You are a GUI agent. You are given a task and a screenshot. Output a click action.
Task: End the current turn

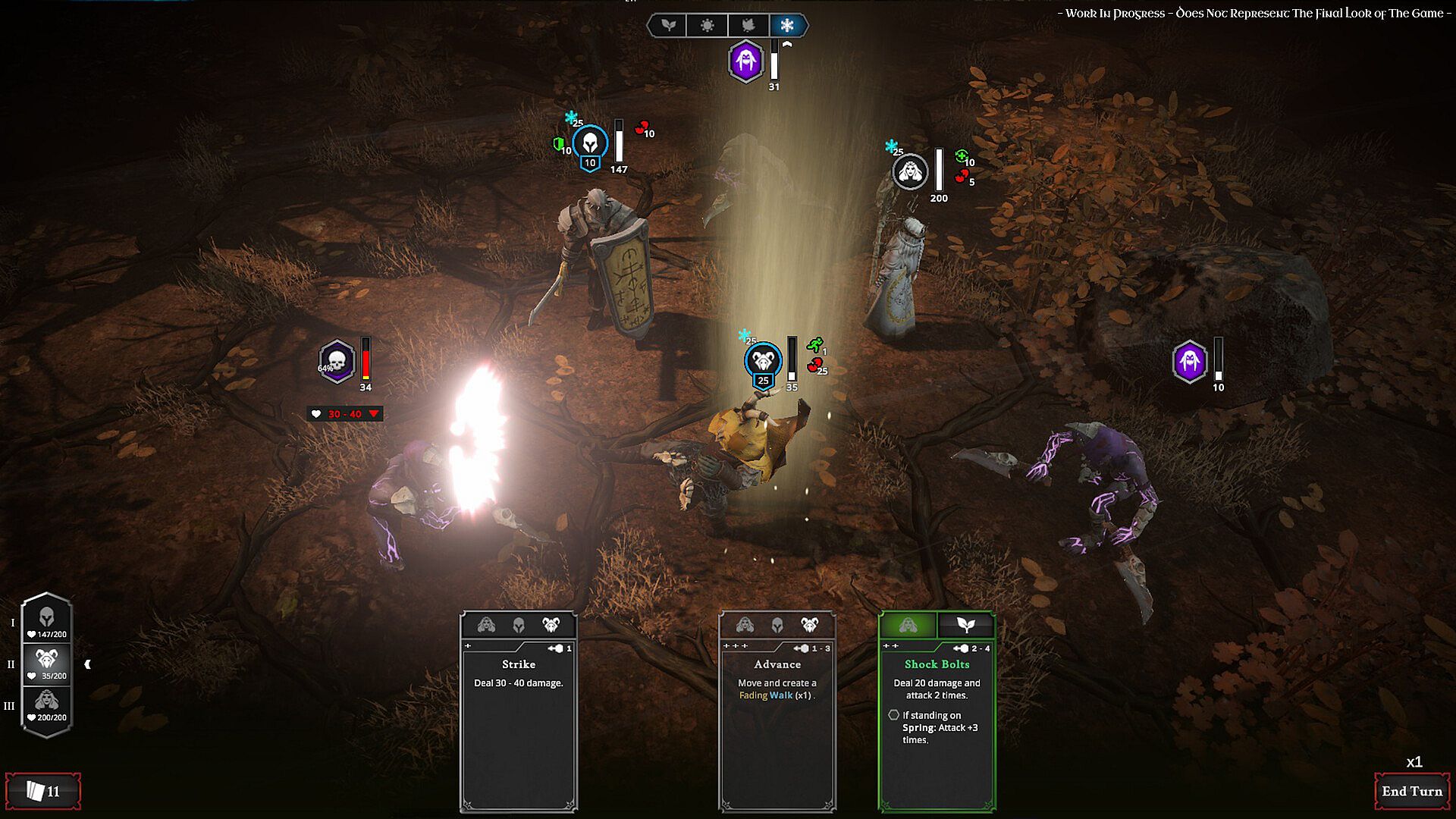(x=1411, y=791)
